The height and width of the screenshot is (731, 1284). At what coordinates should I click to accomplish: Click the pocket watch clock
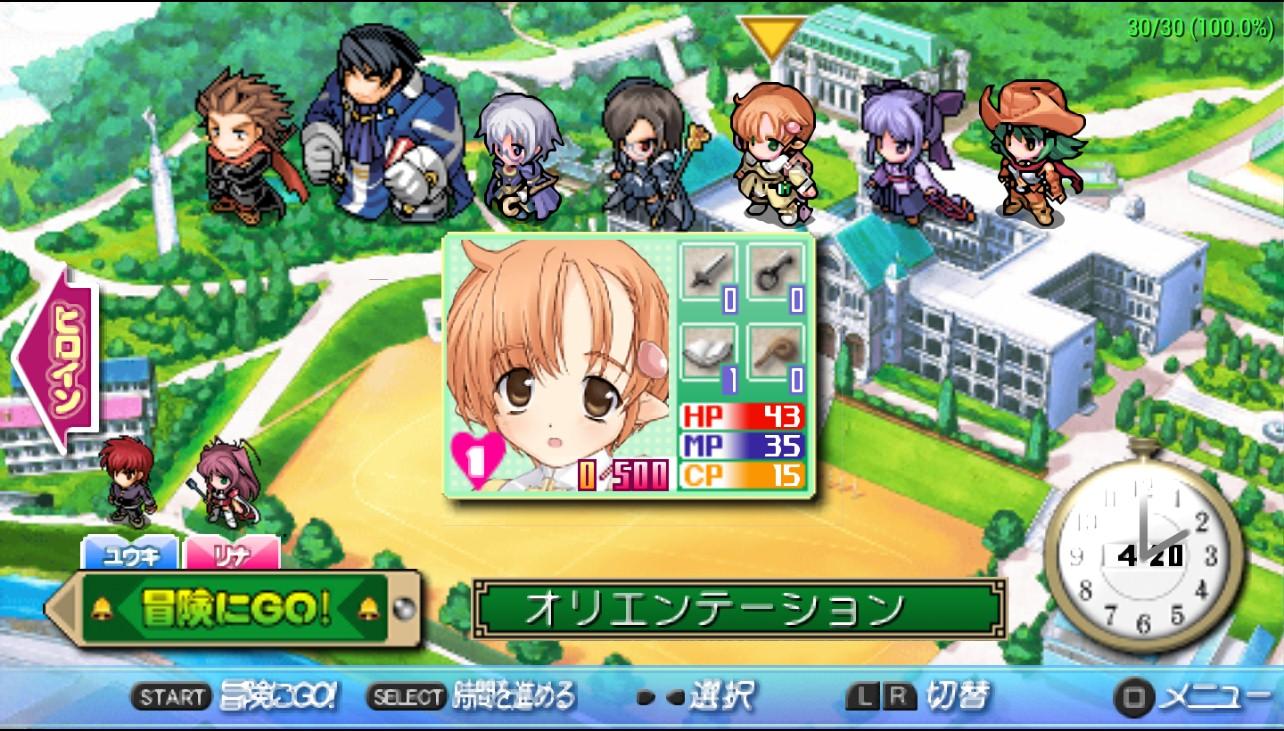1142,555
